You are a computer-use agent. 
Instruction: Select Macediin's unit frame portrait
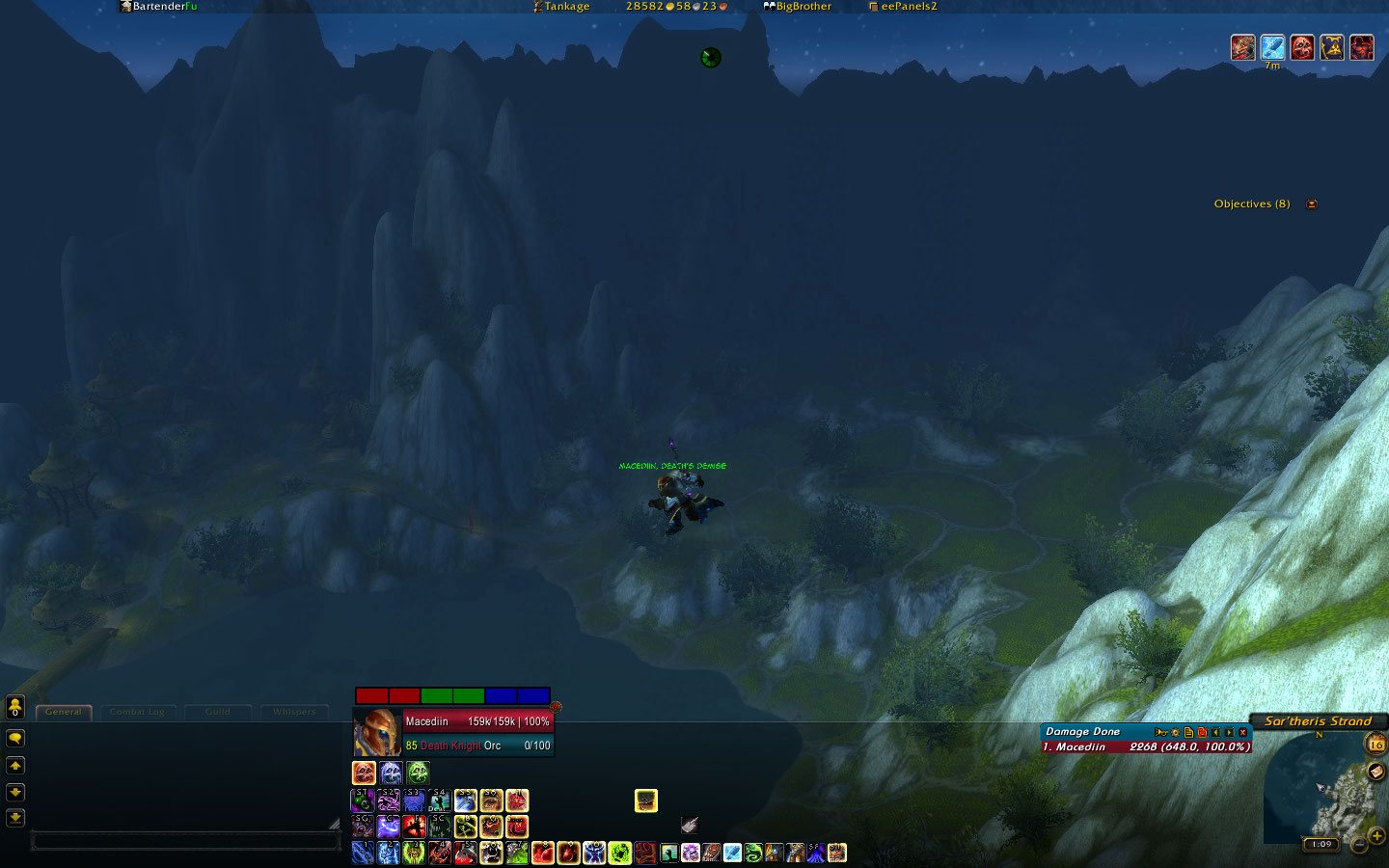tap(377, 733)
